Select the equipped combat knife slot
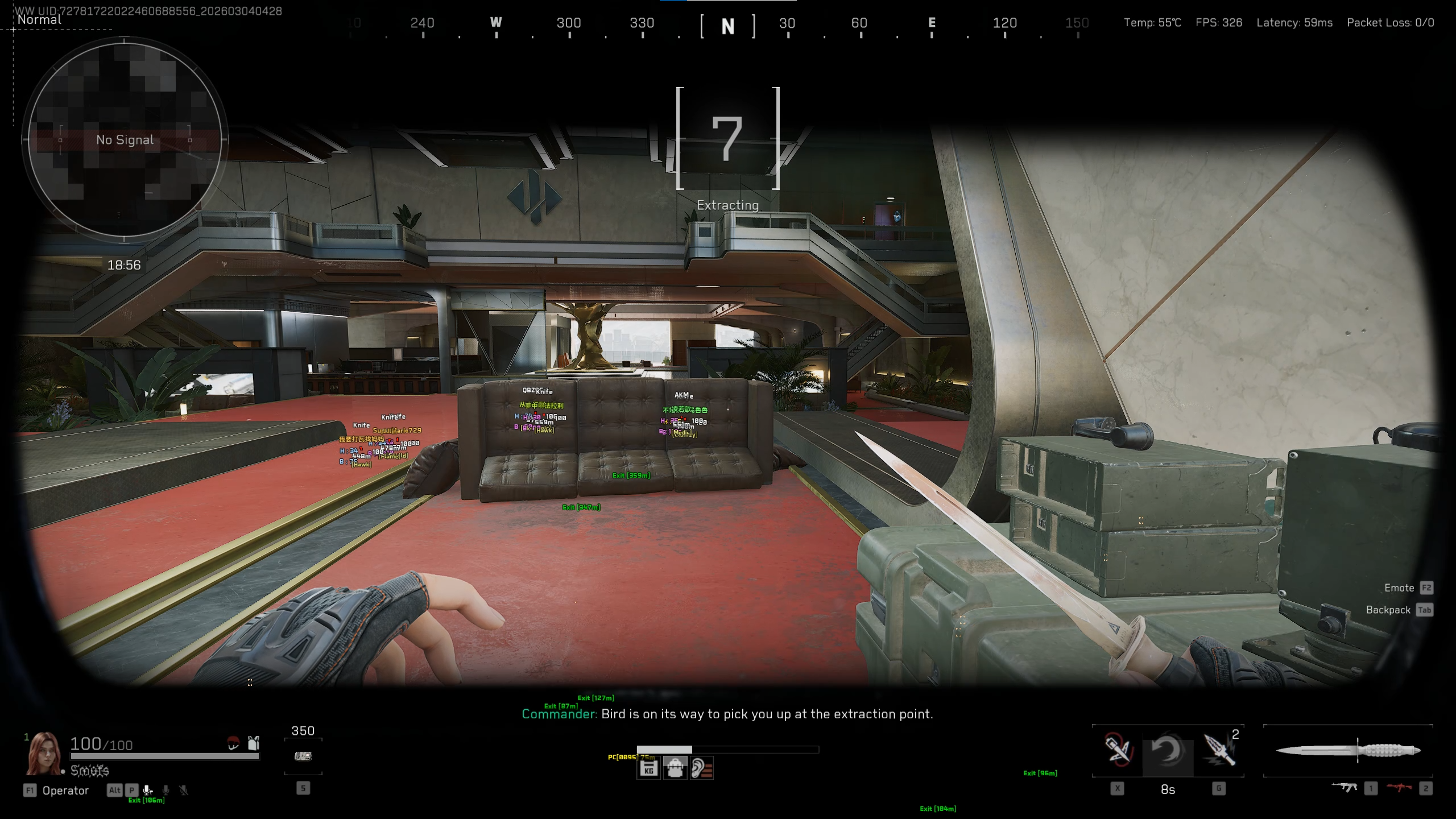 click(x=1347, y=751)
